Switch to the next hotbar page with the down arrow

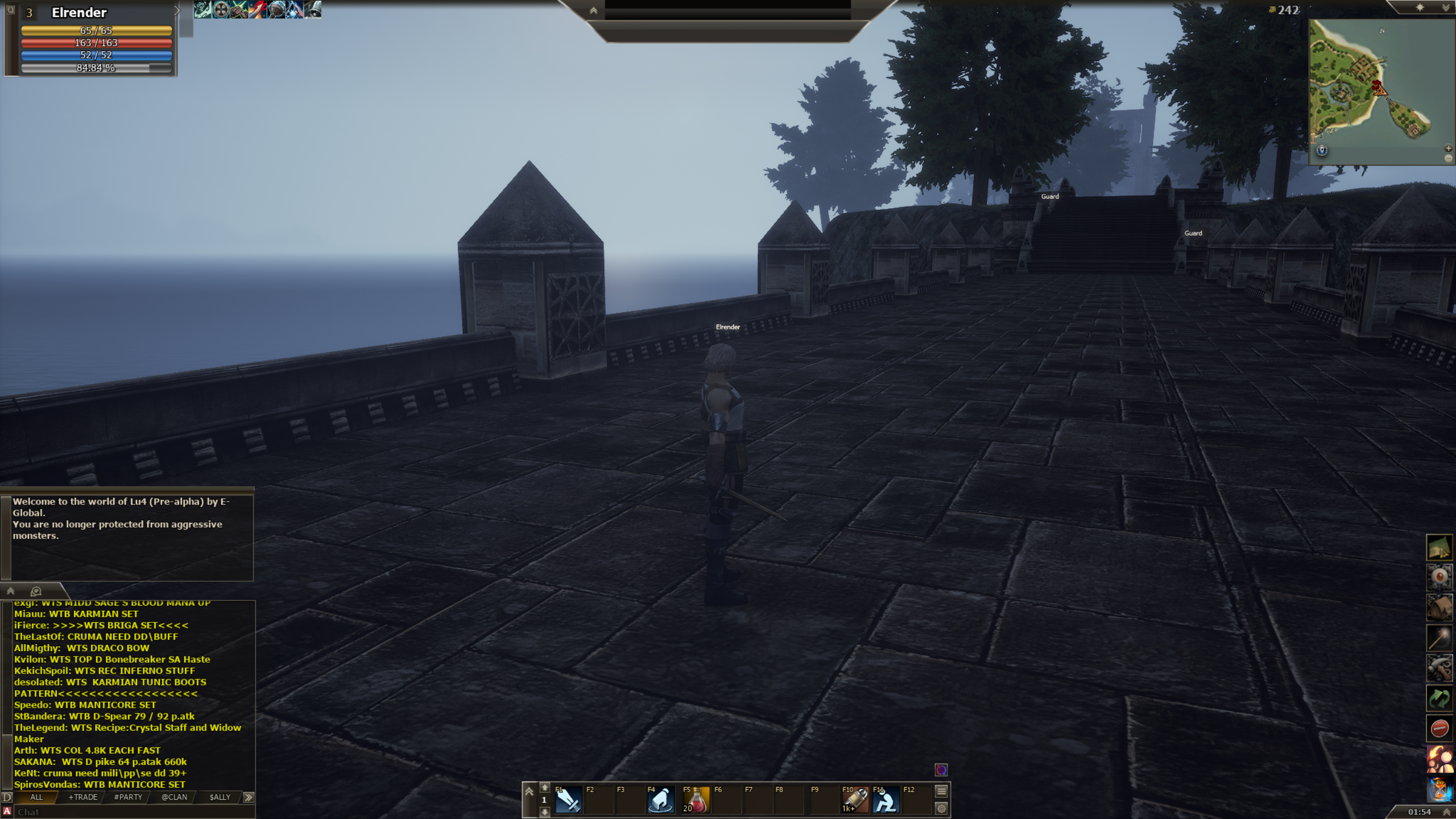544,812
